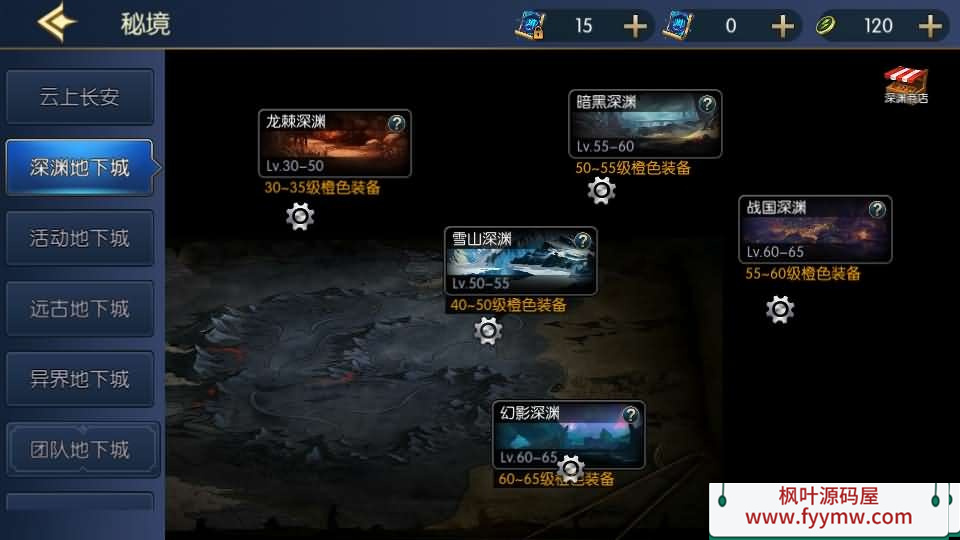Open the gear settings below 龙棘深渊
This screenshot has width=960, height=540.
(300, 216)
